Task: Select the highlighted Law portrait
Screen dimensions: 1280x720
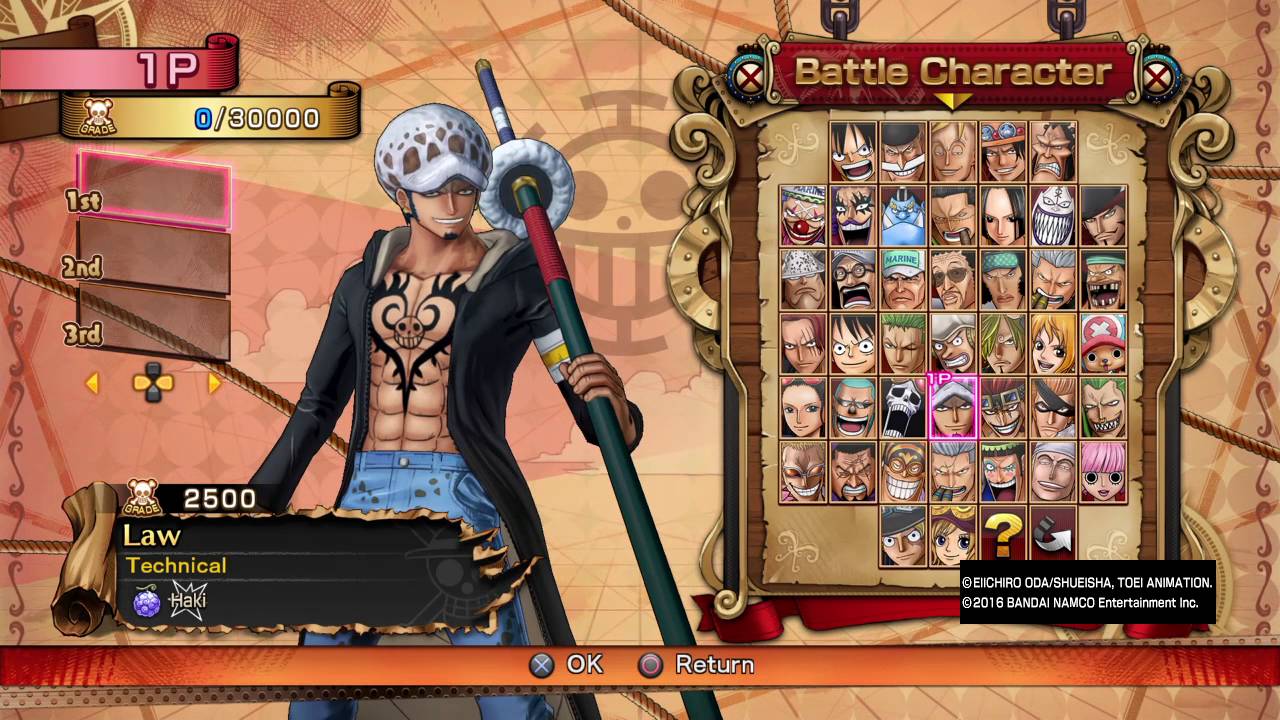Action: tap(953, 408)
